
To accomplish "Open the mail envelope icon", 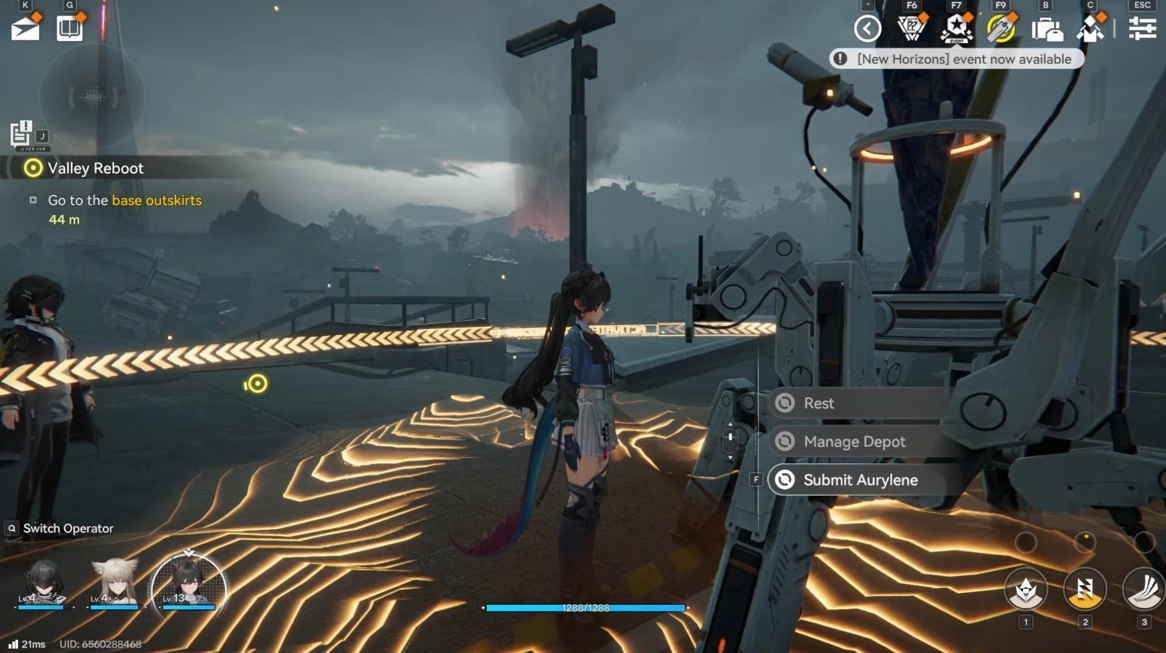I will (x=25, y=28).
